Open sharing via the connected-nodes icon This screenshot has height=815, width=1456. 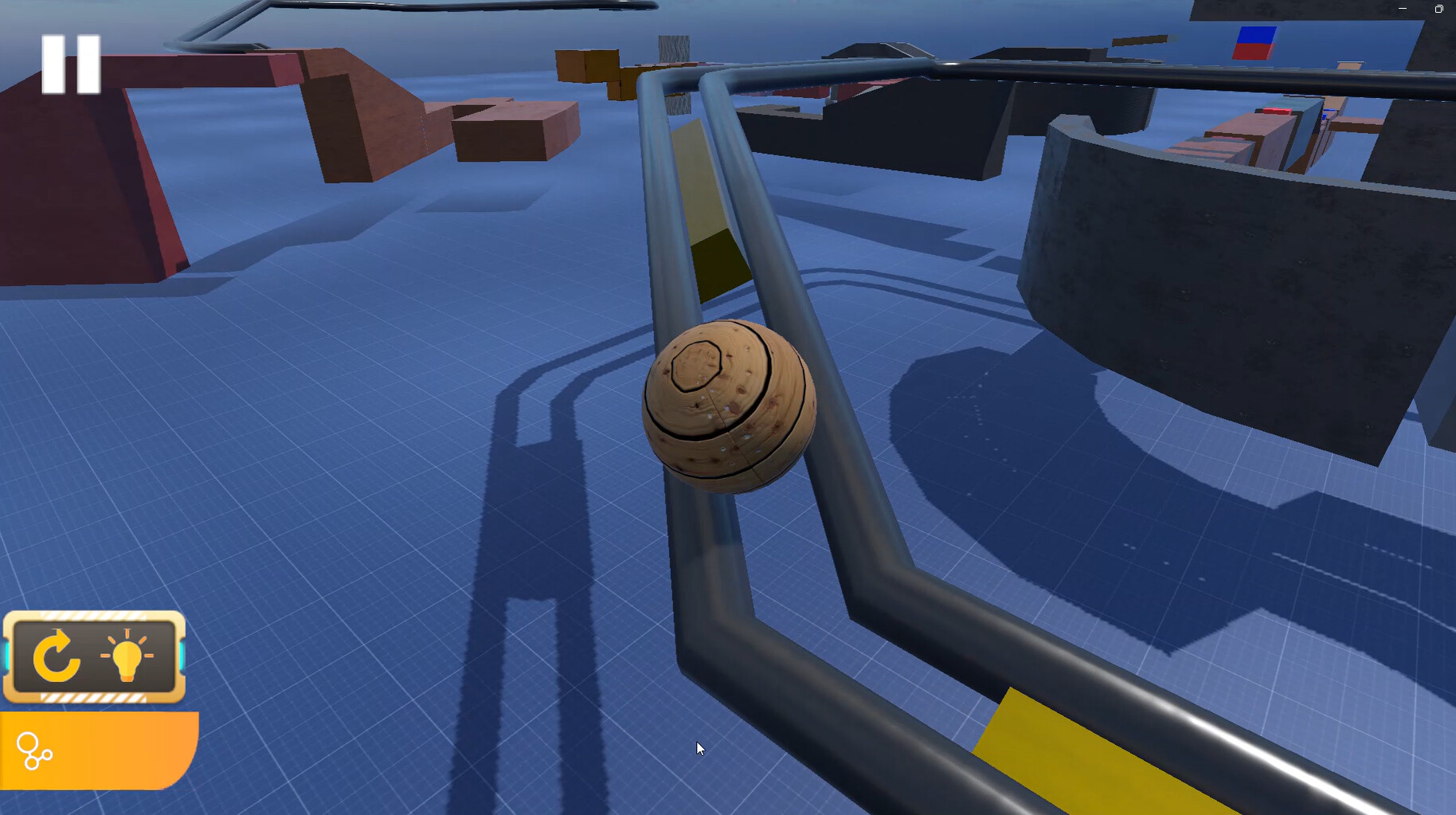[35, 752]
